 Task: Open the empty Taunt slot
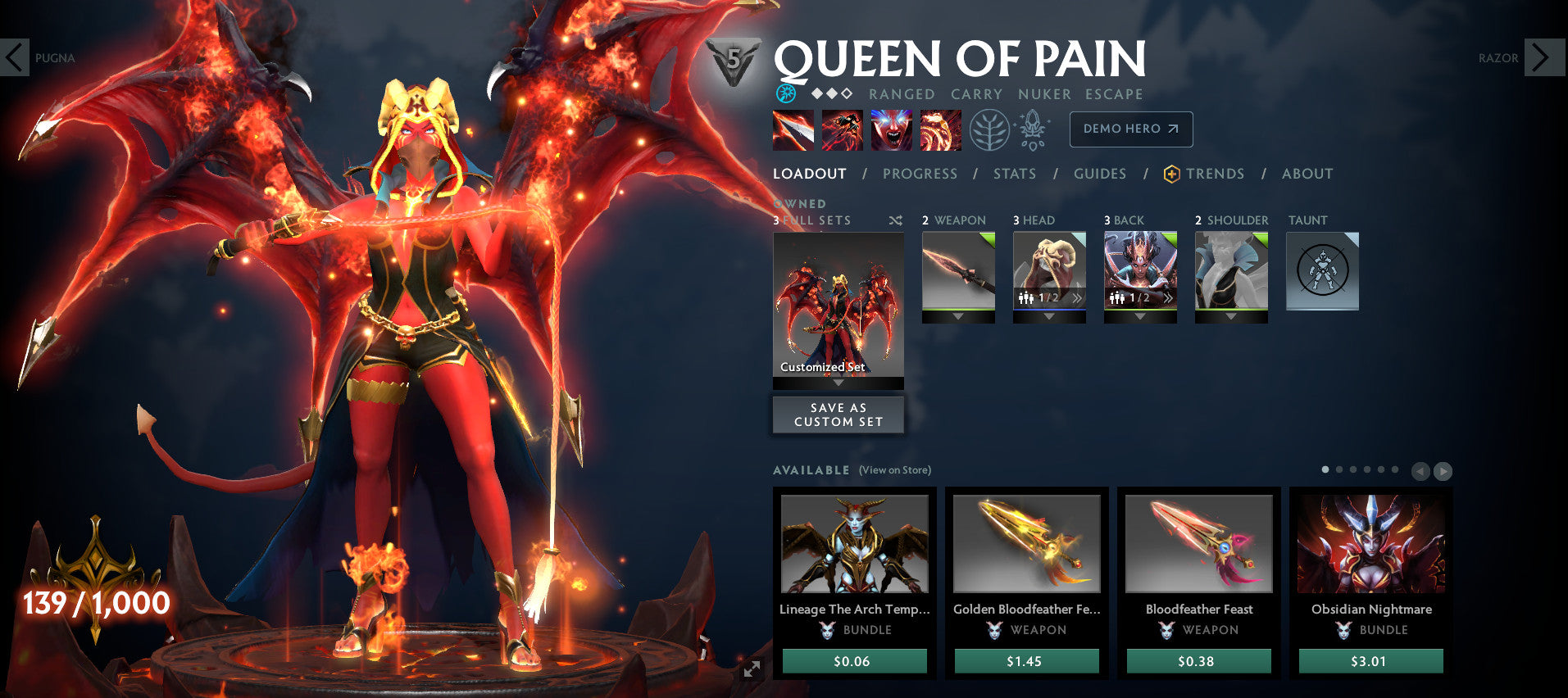coord(1322,270)
